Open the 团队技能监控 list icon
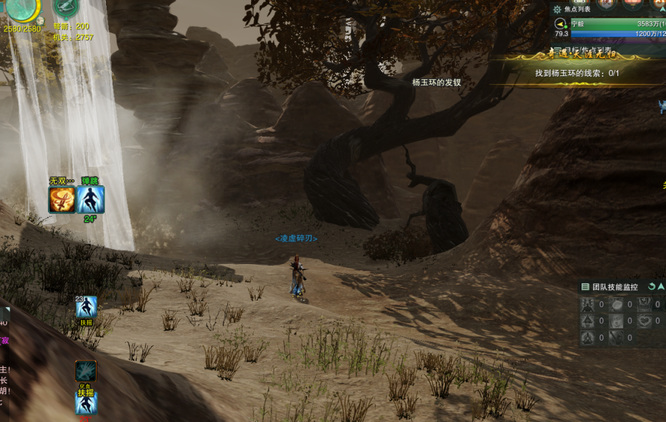666x422 pixels. (585, 287)
